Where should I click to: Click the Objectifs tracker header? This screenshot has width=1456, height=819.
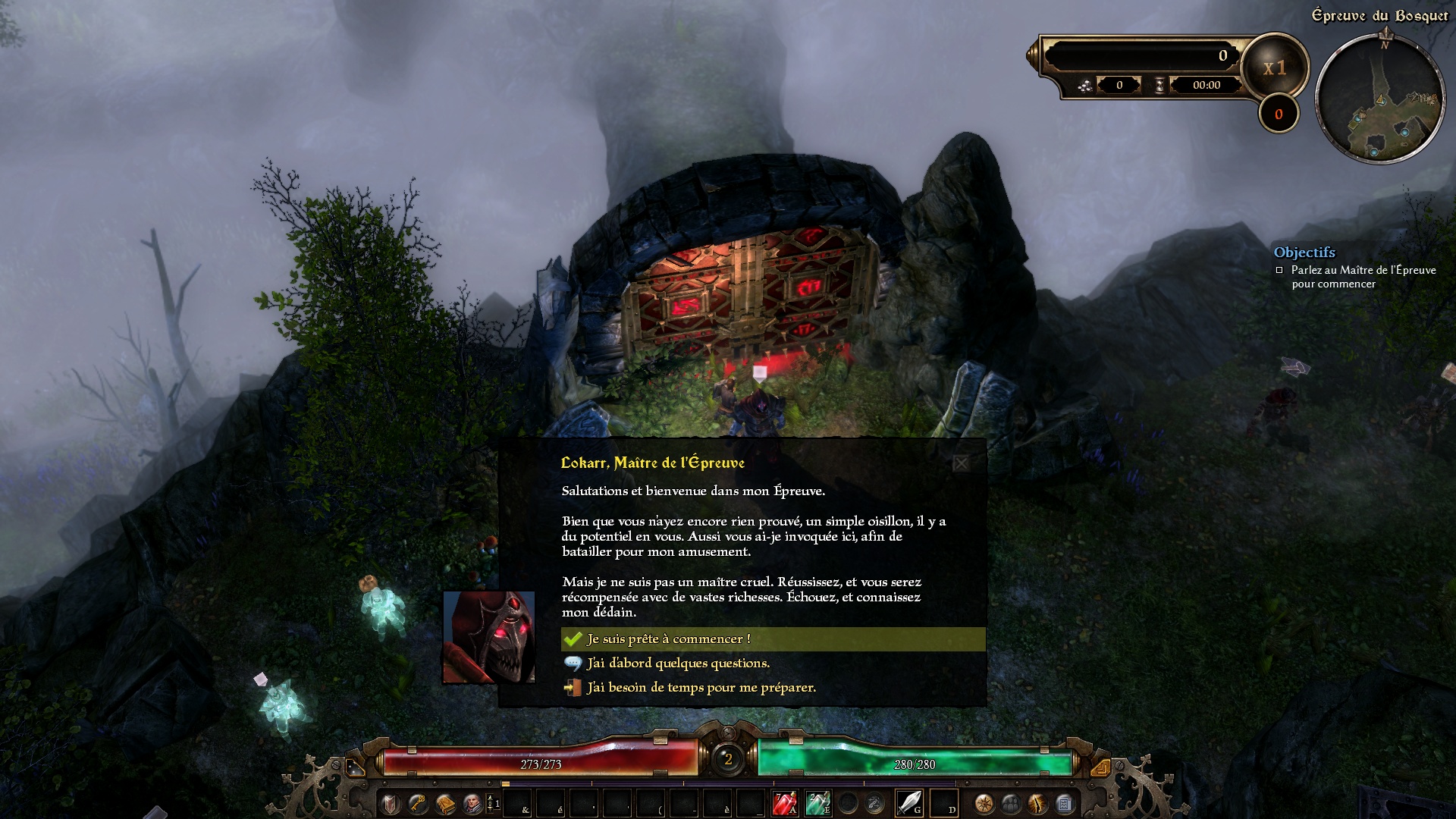click(1304, 253)
